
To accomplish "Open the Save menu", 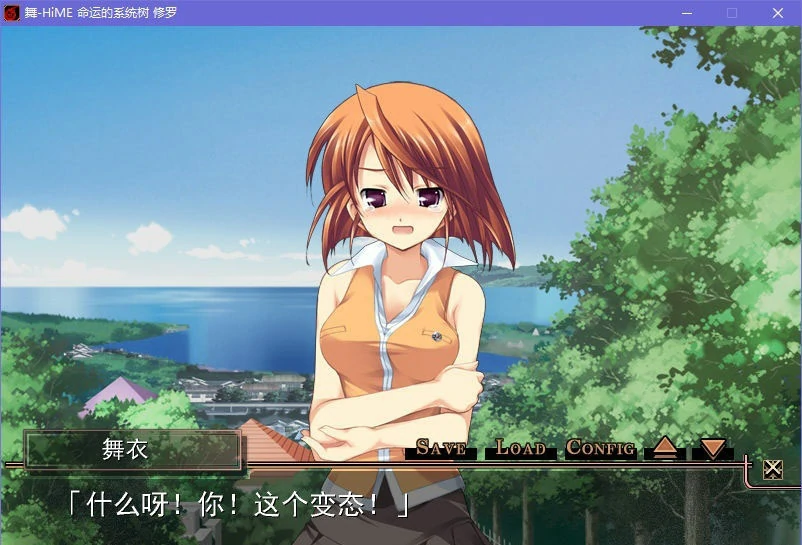I will pyautogui.click(x=441, y=448).
